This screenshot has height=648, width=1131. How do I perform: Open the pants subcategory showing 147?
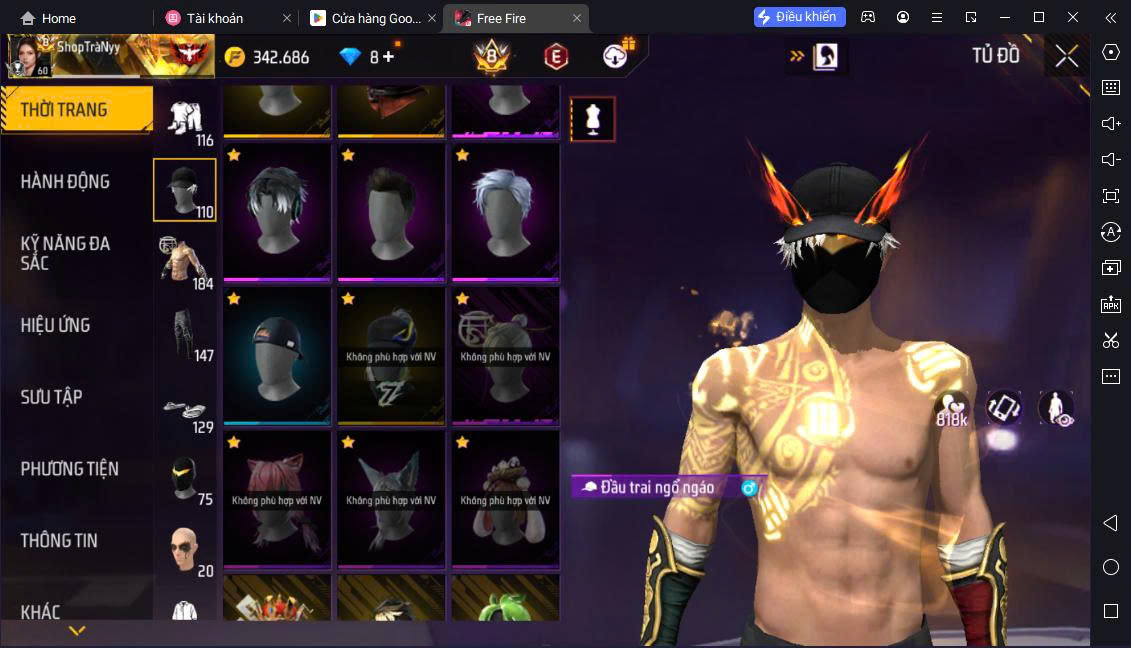coord(184,334)
